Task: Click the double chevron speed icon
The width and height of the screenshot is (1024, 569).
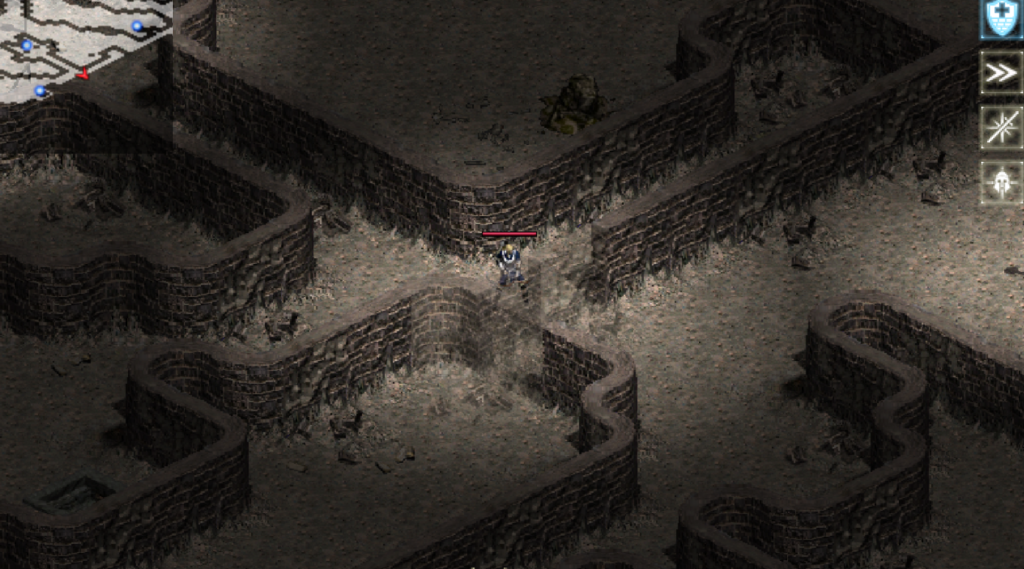Action: (1000, 73)
